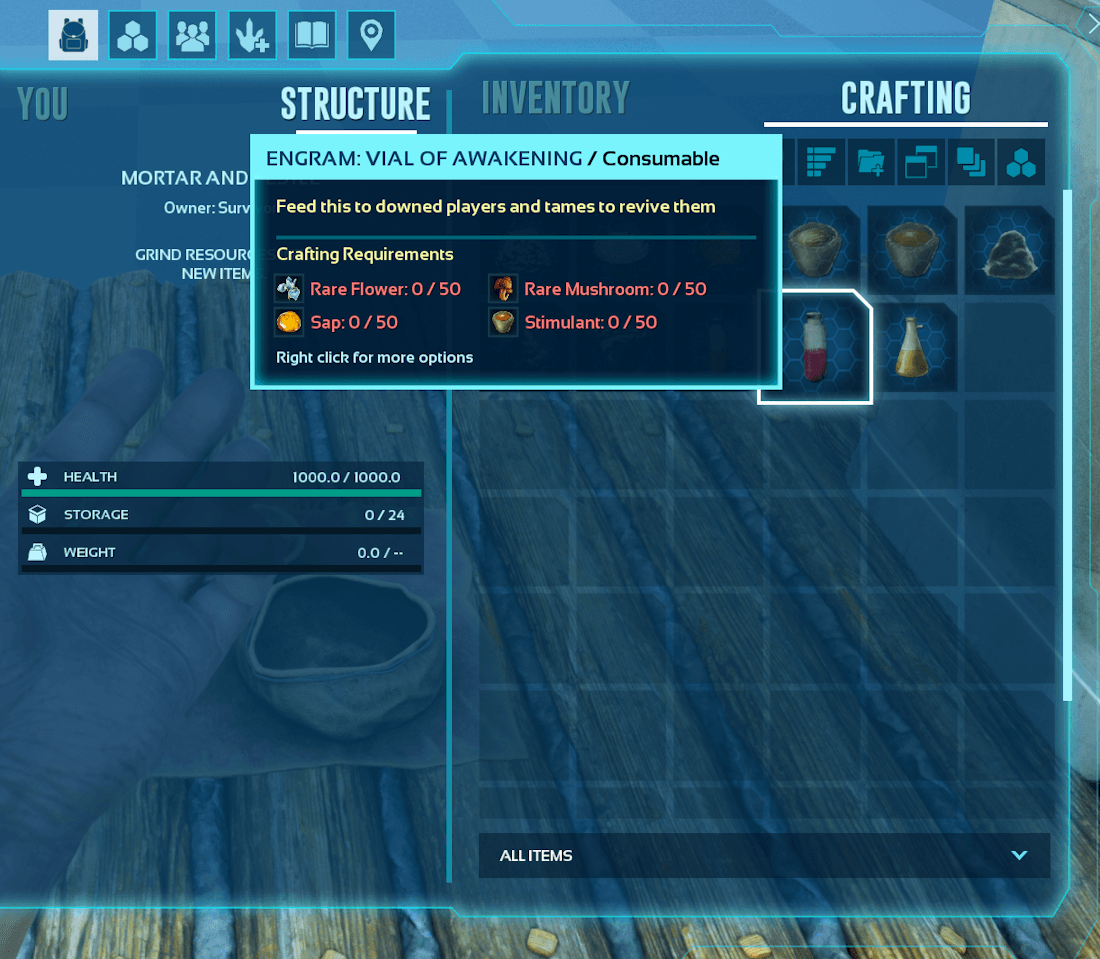This screenshot has height=959, width=1100.
Task: Select the Vial of Awakening engram
Action: pos(815,347)
